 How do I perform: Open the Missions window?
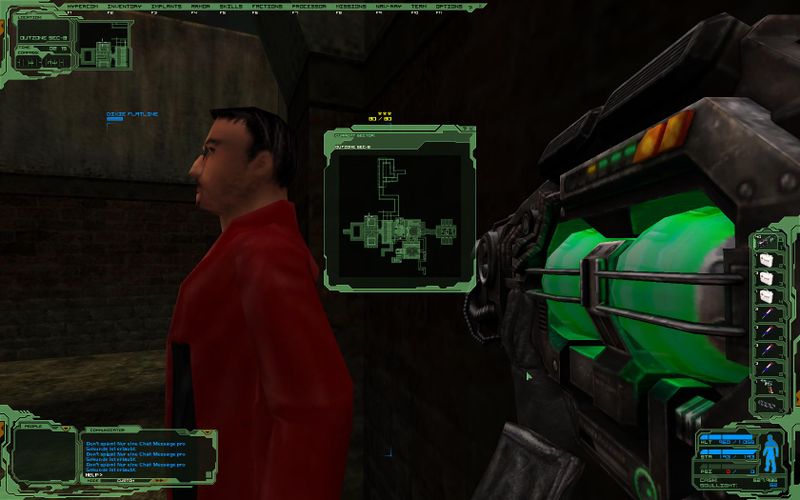point(346,7)
